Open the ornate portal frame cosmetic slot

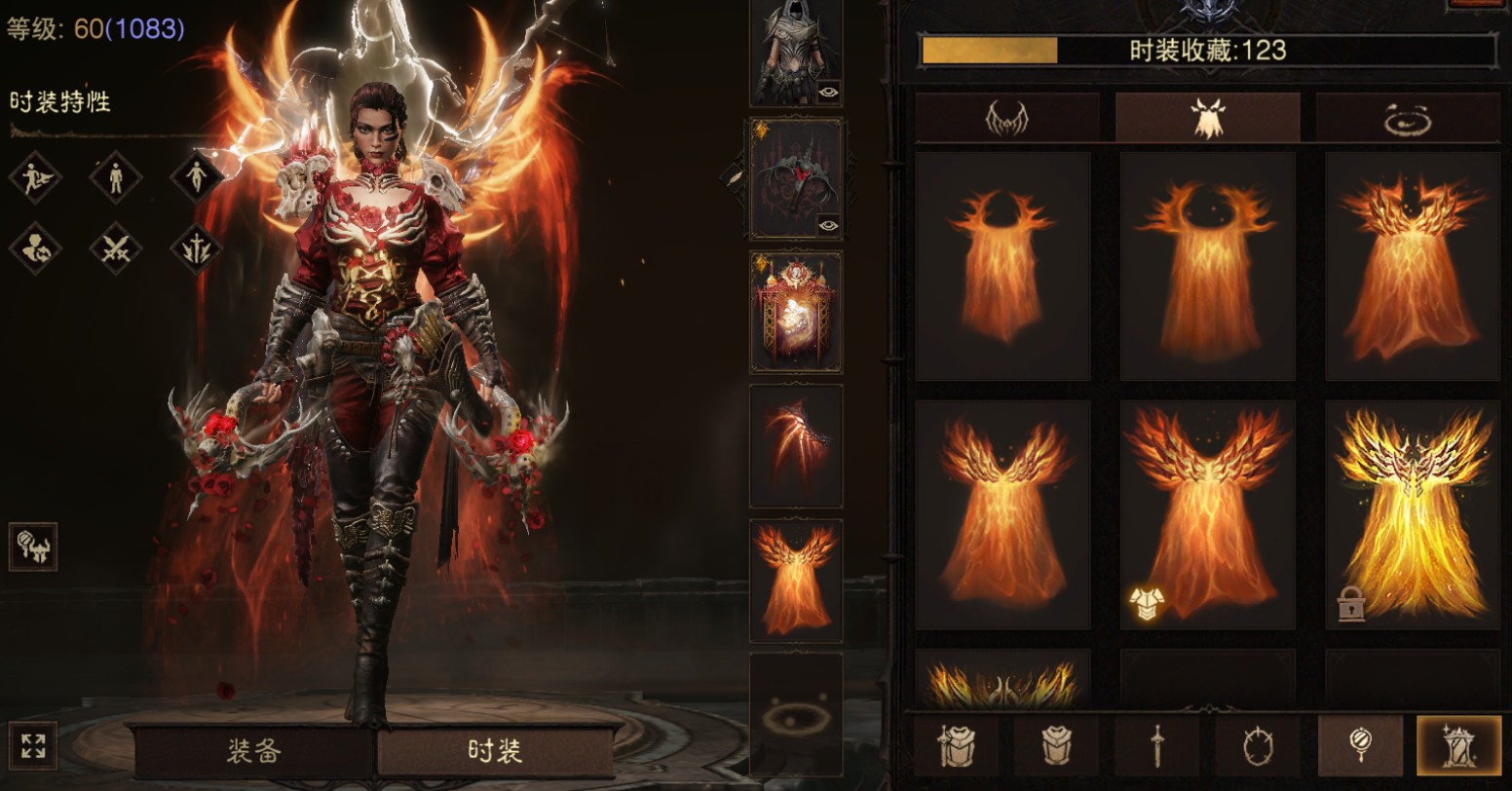795,312
